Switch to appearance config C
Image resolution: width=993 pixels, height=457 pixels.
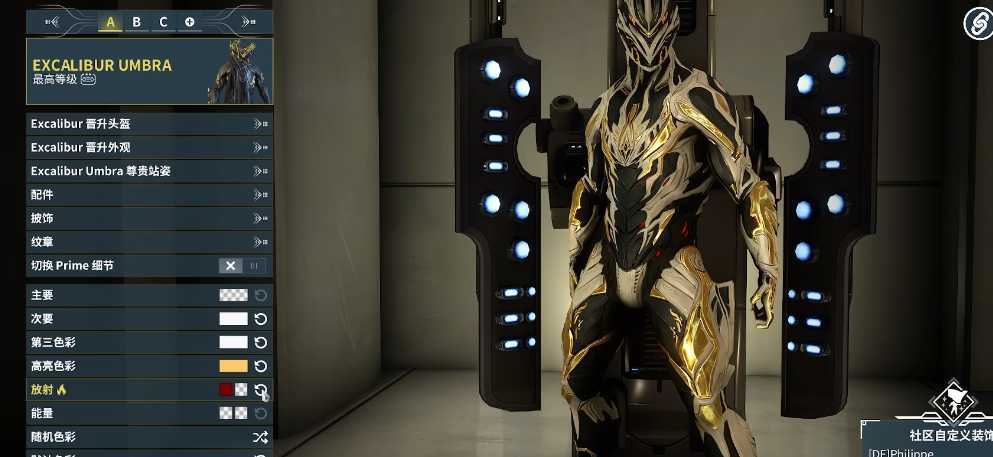[164, 22]
